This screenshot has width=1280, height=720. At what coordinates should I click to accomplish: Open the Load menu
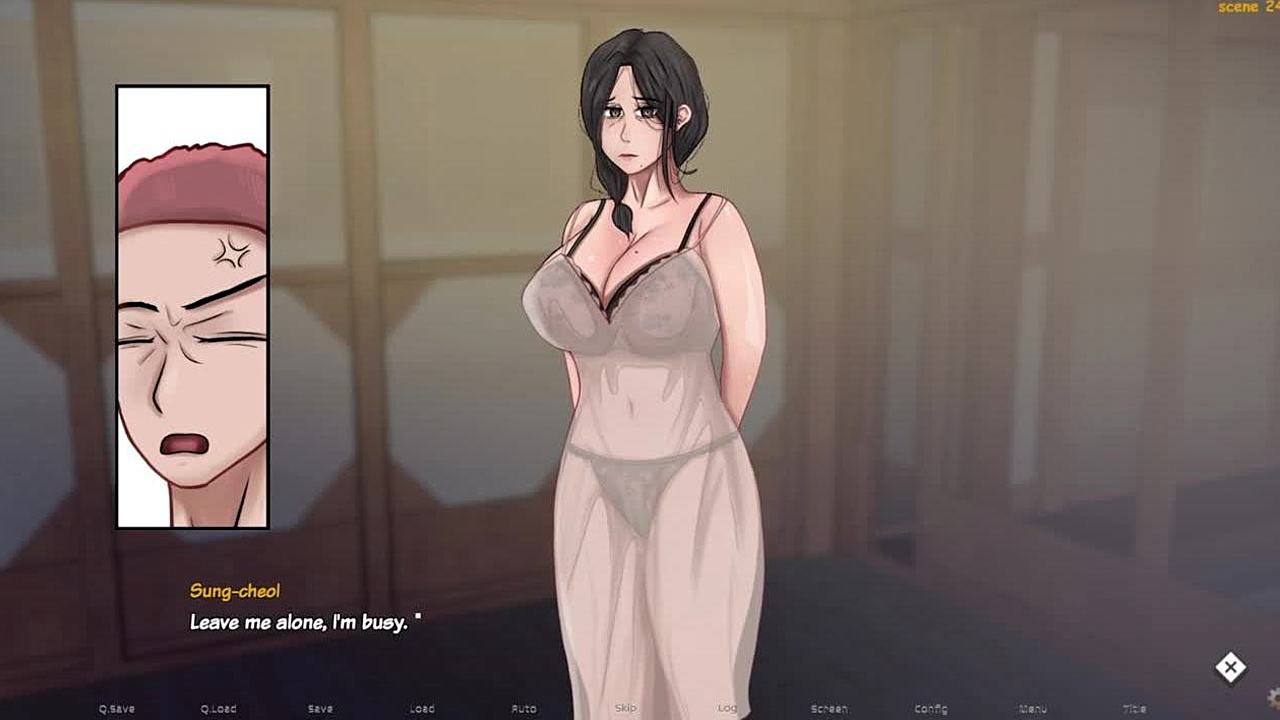pos(422,709)
